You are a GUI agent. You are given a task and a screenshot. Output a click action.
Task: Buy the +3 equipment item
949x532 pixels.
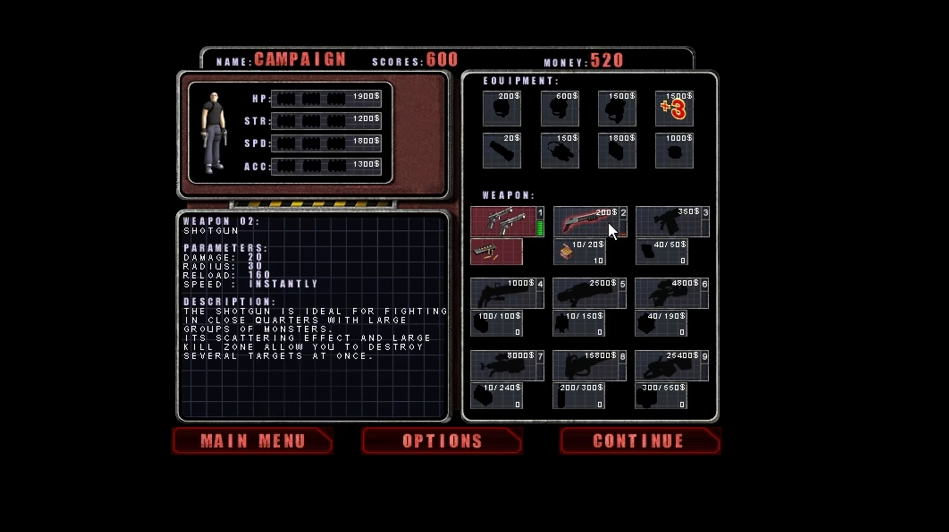pyautogui.click(x=674, y=108)
